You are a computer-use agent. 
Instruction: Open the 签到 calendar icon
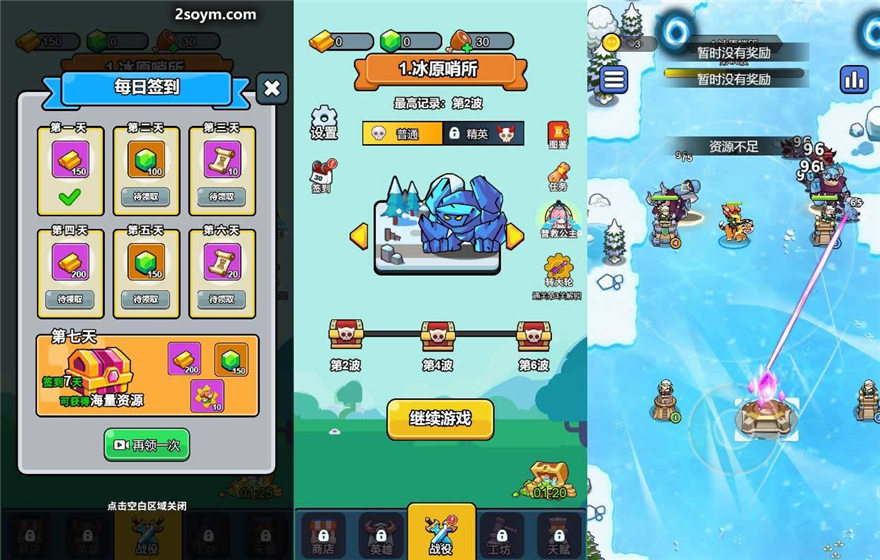coord(321,176)
